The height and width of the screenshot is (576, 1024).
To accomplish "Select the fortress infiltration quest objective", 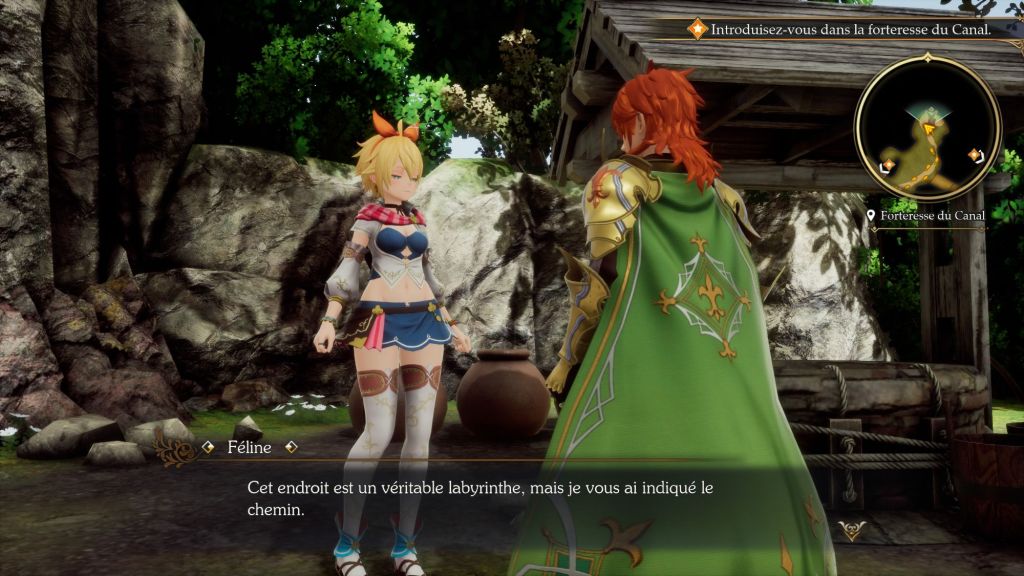I will [850, 29].
